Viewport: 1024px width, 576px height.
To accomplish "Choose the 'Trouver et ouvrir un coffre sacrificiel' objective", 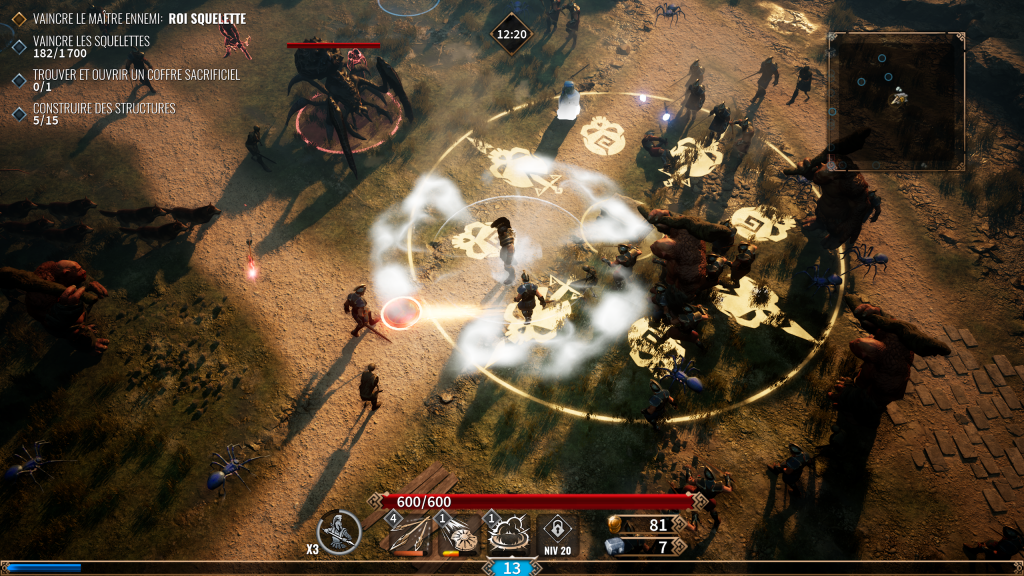I will point(136,75).
